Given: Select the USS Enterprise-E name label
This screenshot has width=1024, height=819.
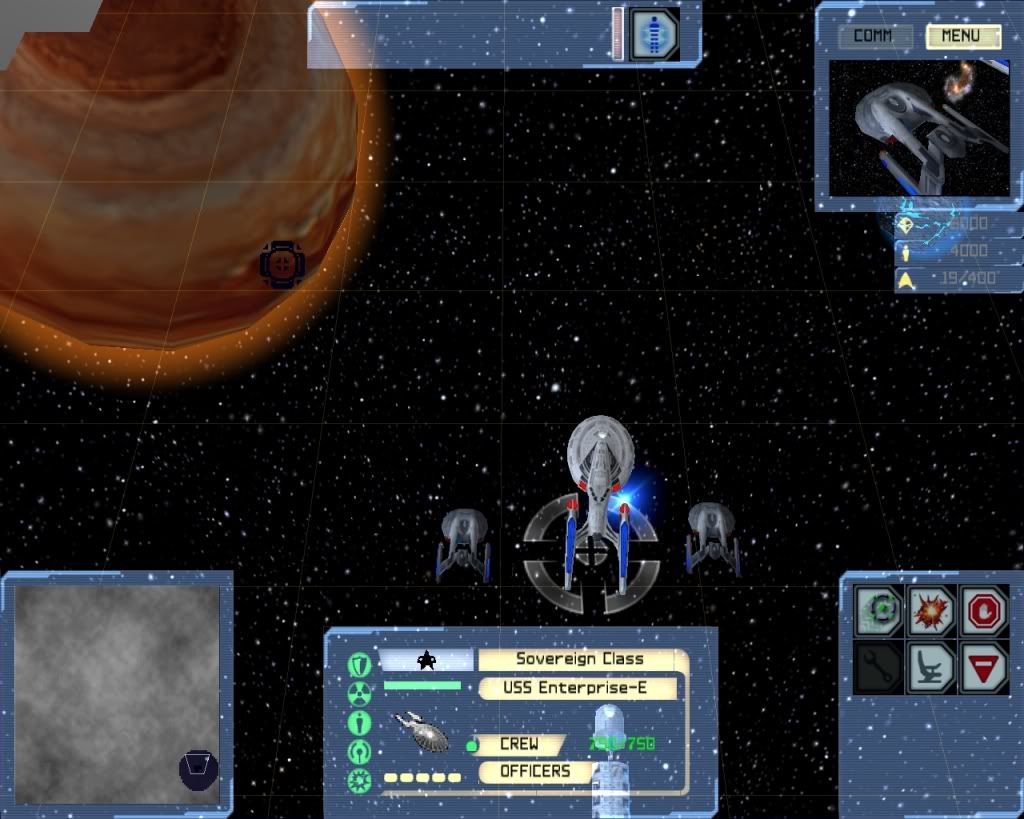Looking at the screenshot, I should coord(580,688).
